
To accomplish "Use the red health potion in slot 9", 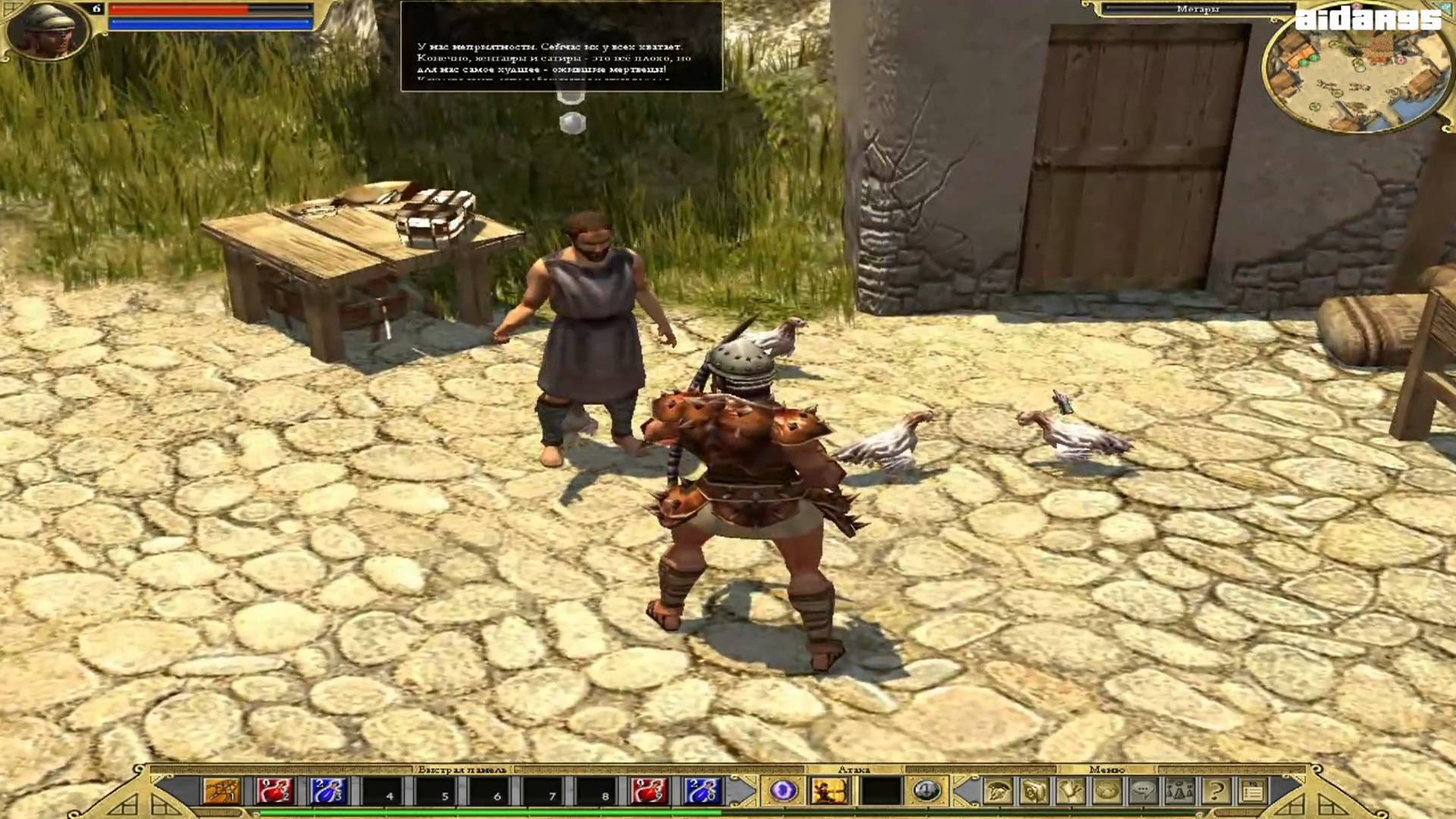I will point(649,792).
